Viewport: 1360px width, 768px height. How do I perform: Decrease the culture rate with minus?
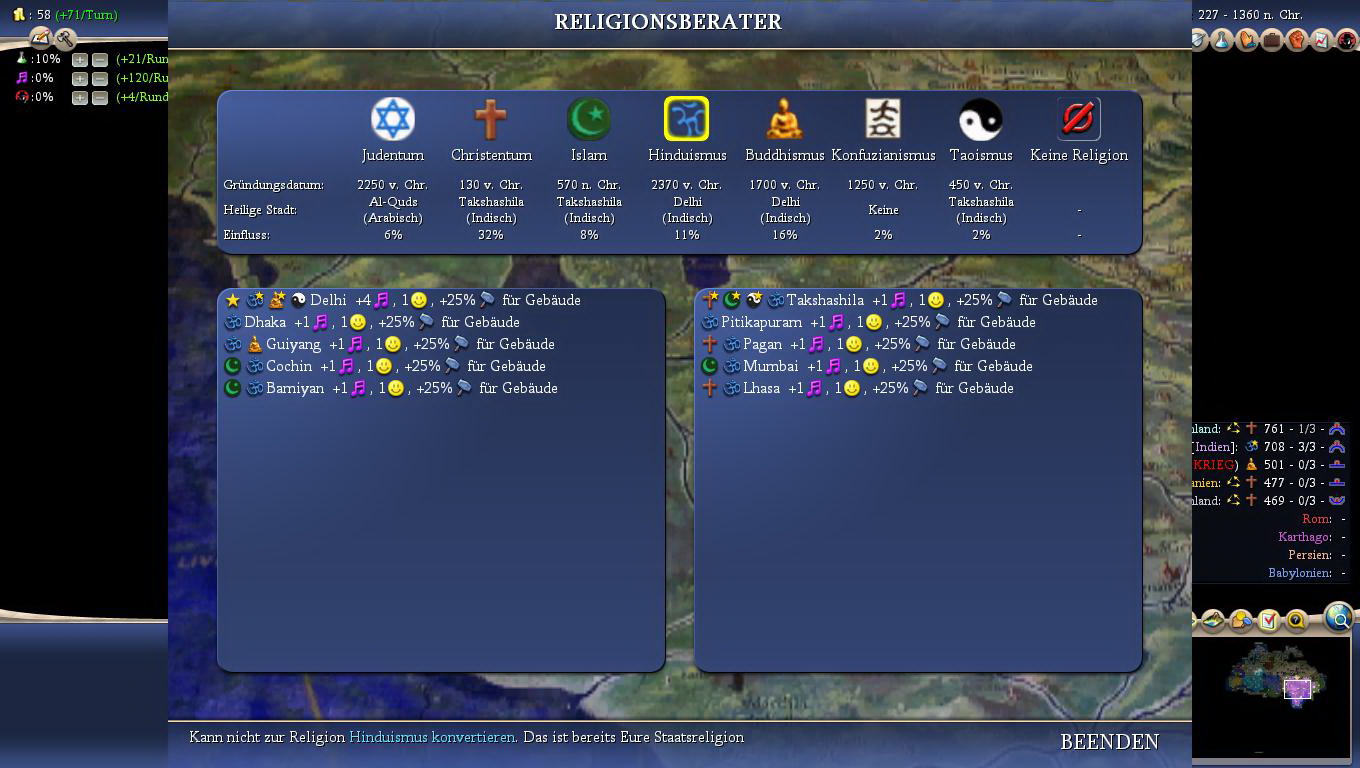click(x=99, y=79)
